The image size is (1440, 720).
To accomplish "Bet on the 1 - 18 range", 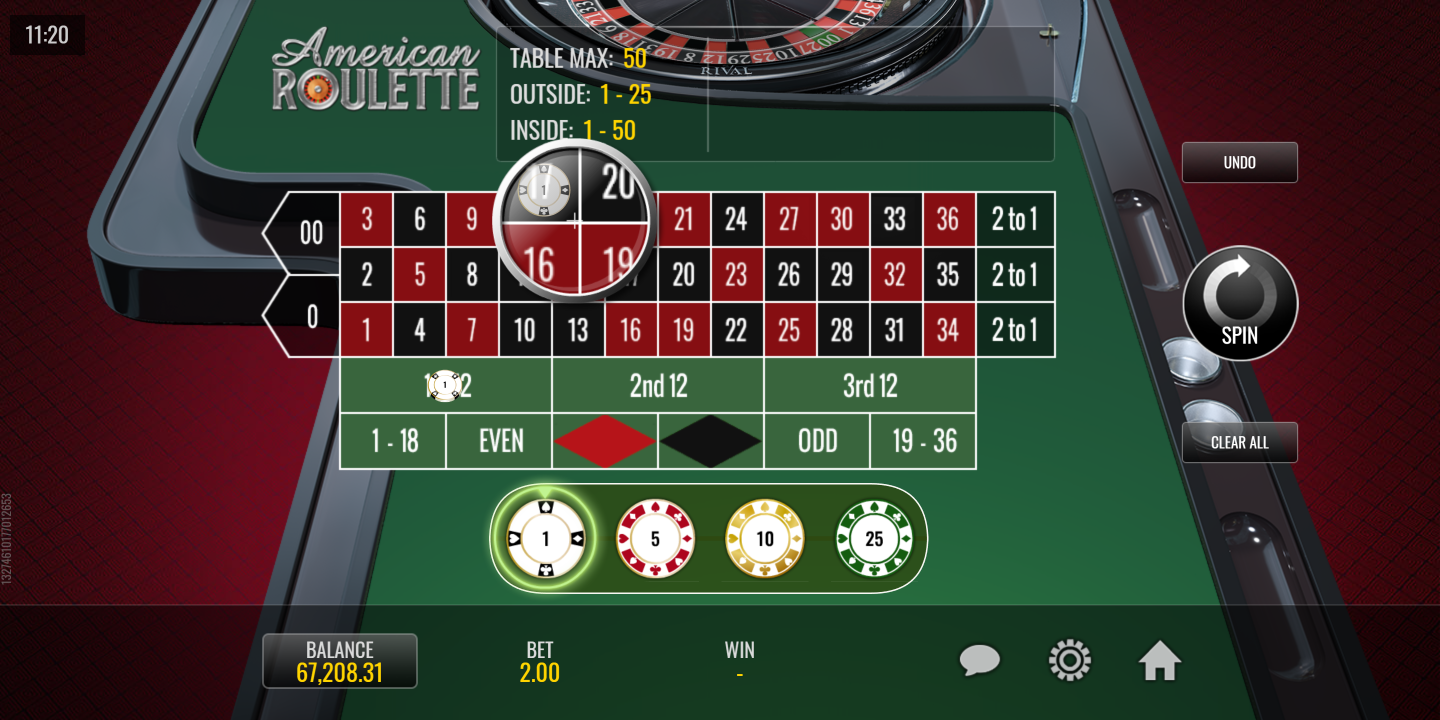I will [x=394, y=441].
